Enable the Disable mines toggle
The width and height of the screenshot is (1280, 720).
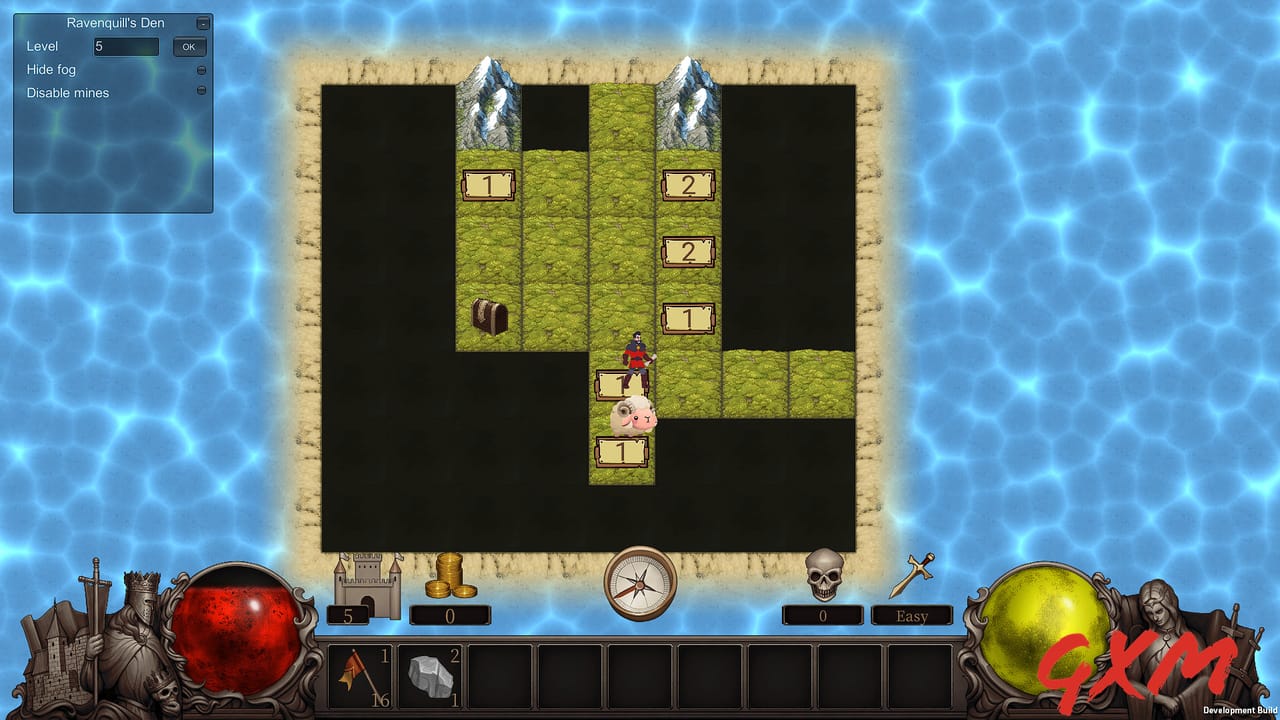pyautogui.click(x=201, y=91)
